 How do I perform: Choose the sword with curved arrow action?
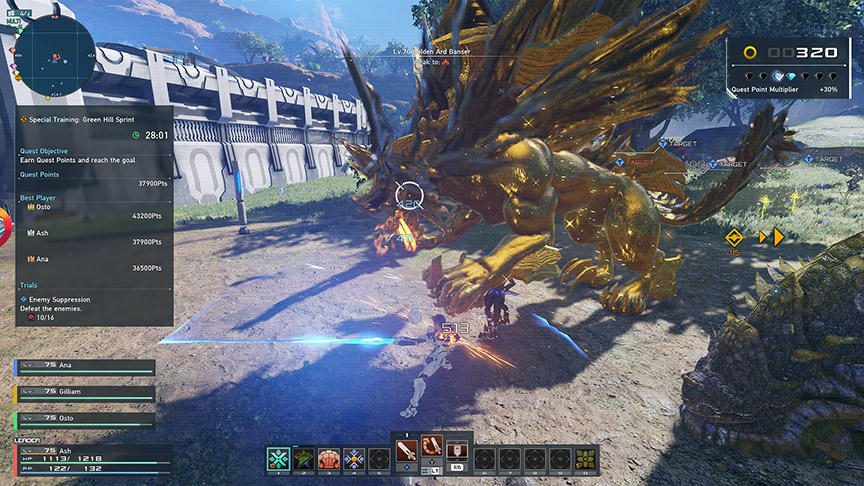(x=433, y=449)
